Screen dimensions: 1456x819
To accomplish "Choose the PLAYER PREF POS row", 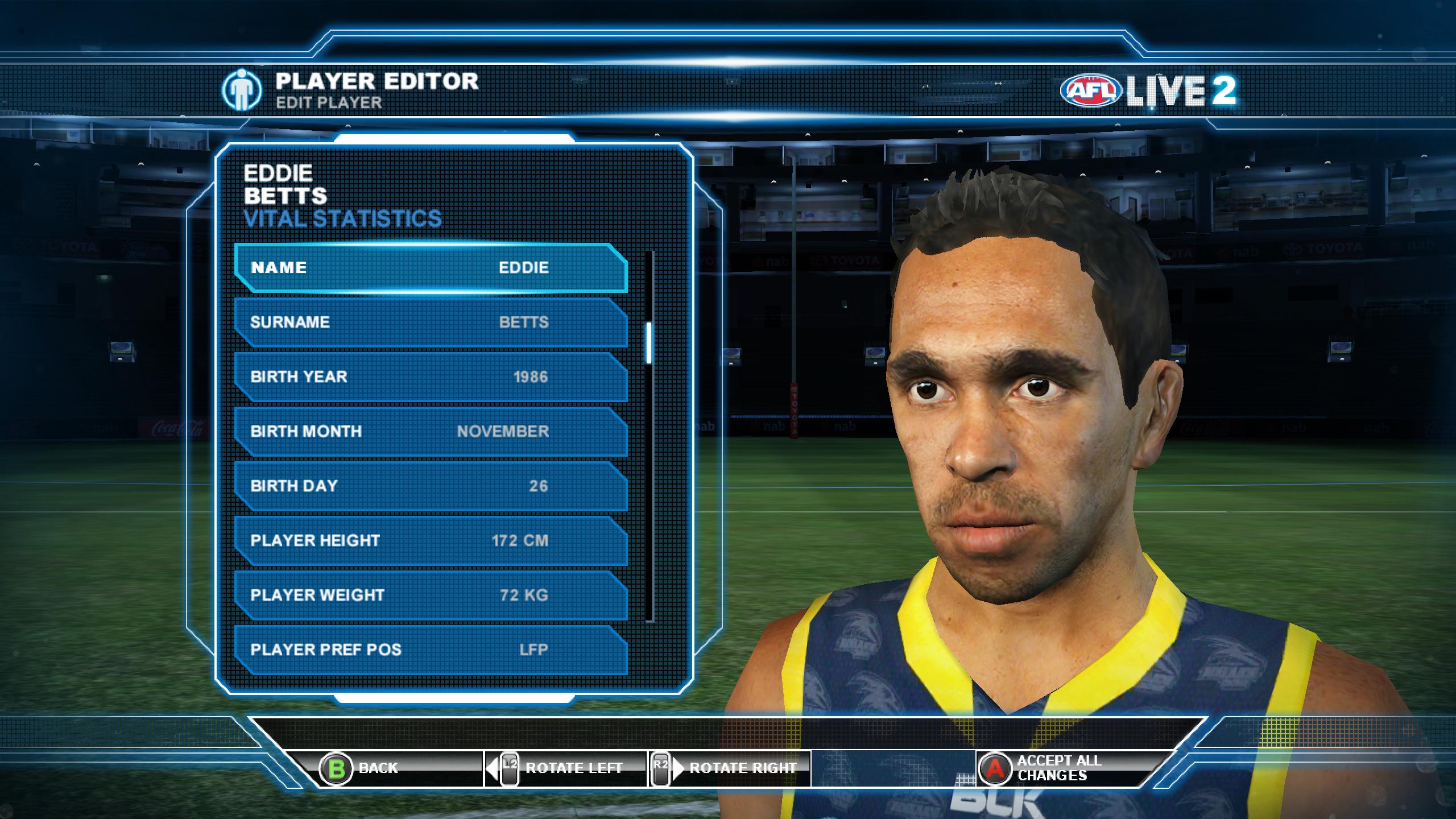I will 431,650.
